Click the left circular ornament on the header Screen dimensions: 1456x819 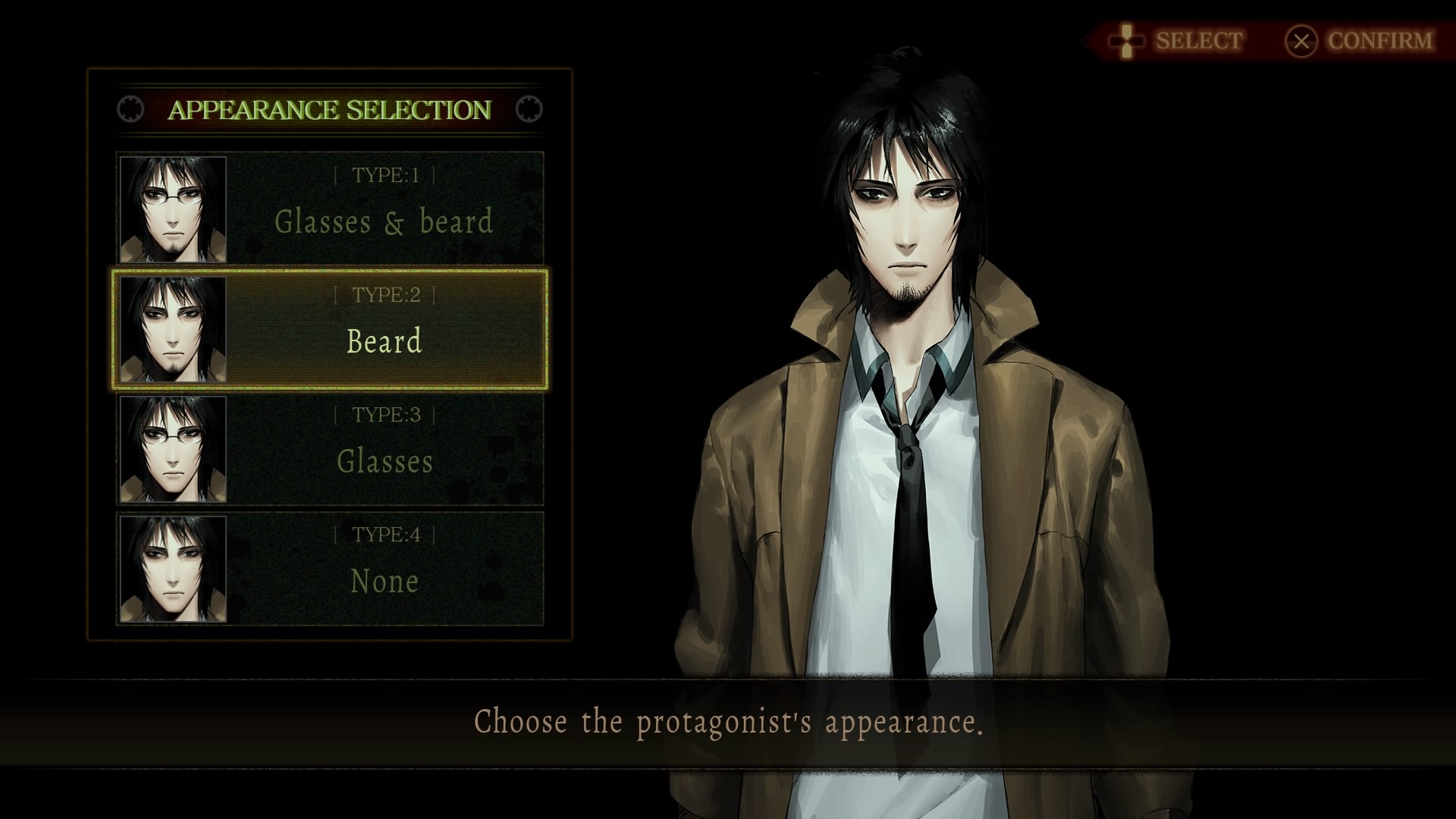[x=130, y=109]
